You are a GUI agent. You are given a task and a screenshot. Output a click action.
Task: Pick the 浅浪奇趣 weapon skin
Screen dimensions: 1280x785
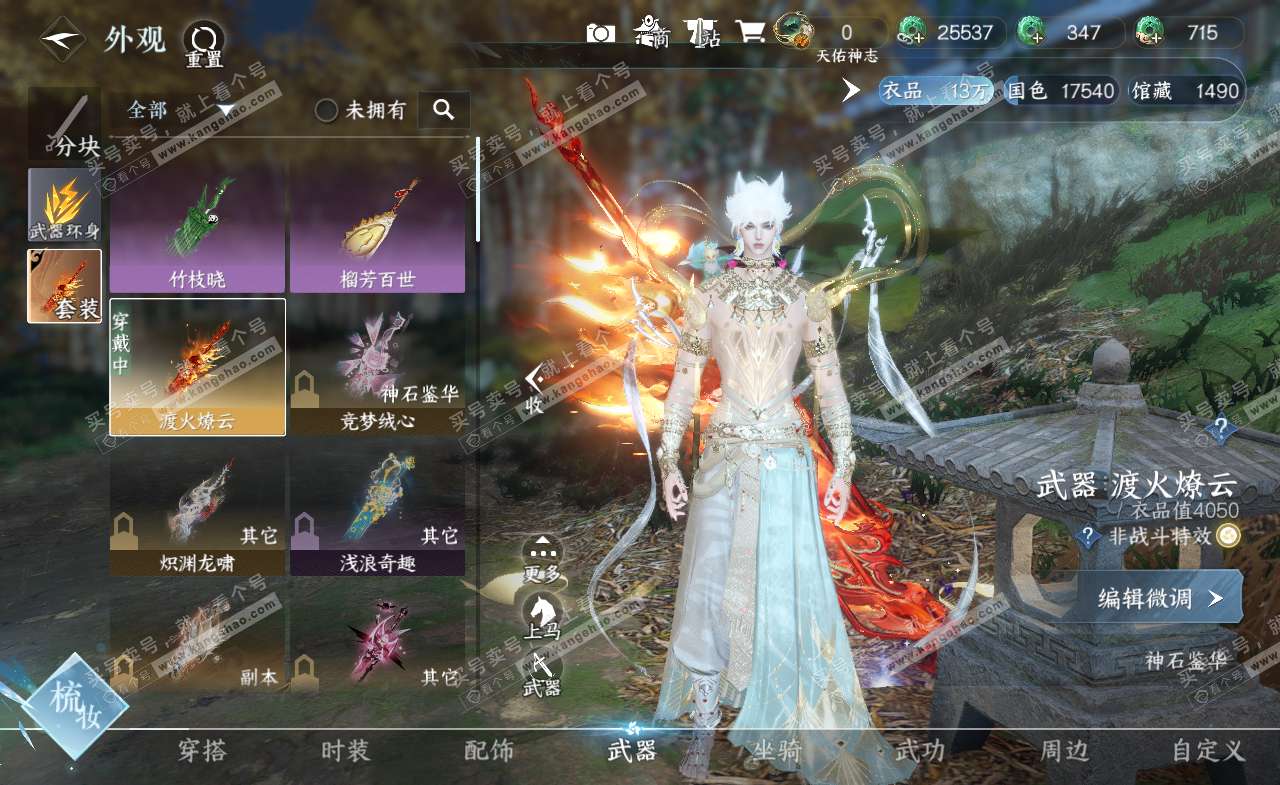377,511
